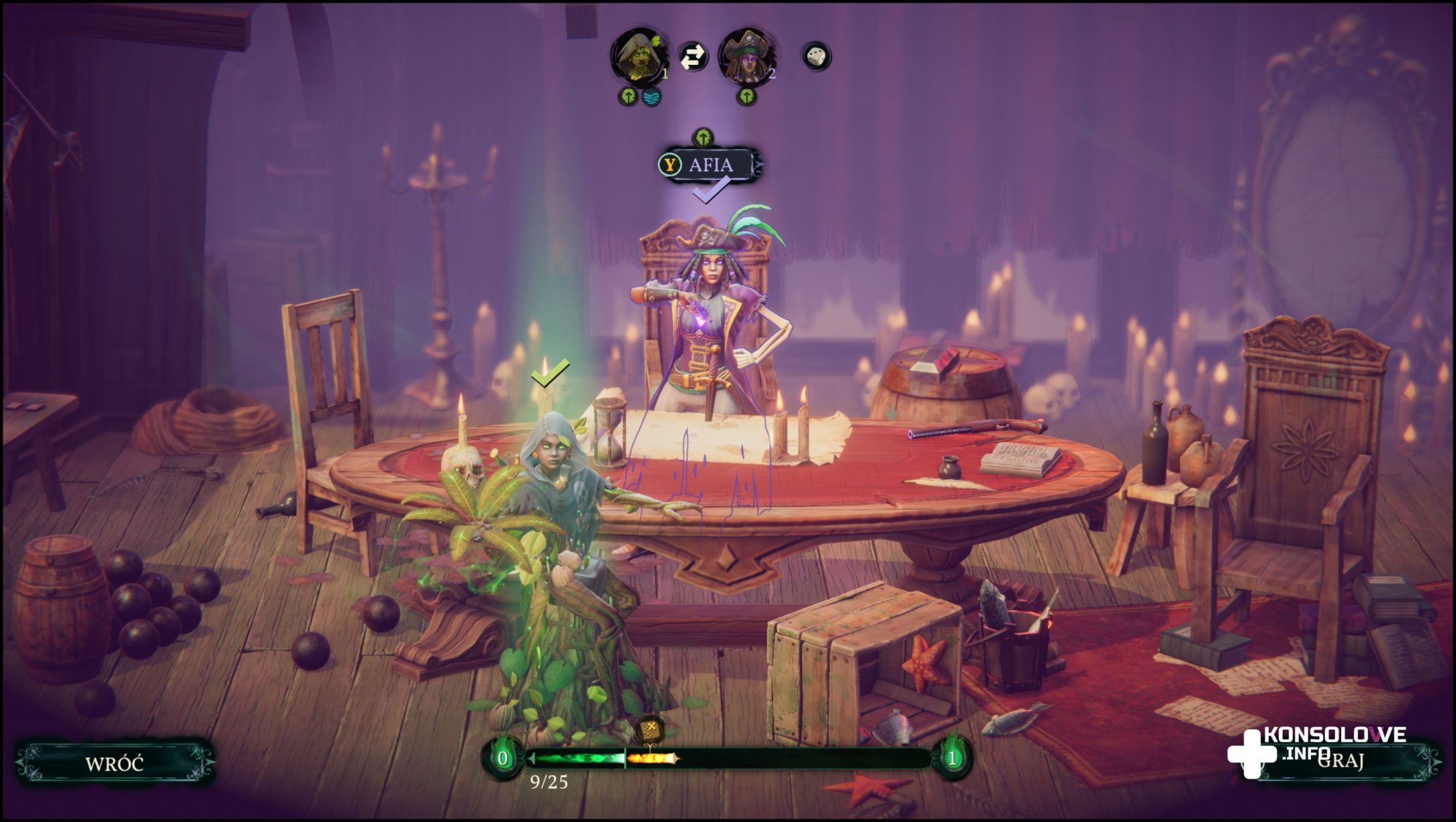The width and height of the screenshot is (1456, 822).
Task: Randomize the crew with the dice button
Action: click(816, 56)
